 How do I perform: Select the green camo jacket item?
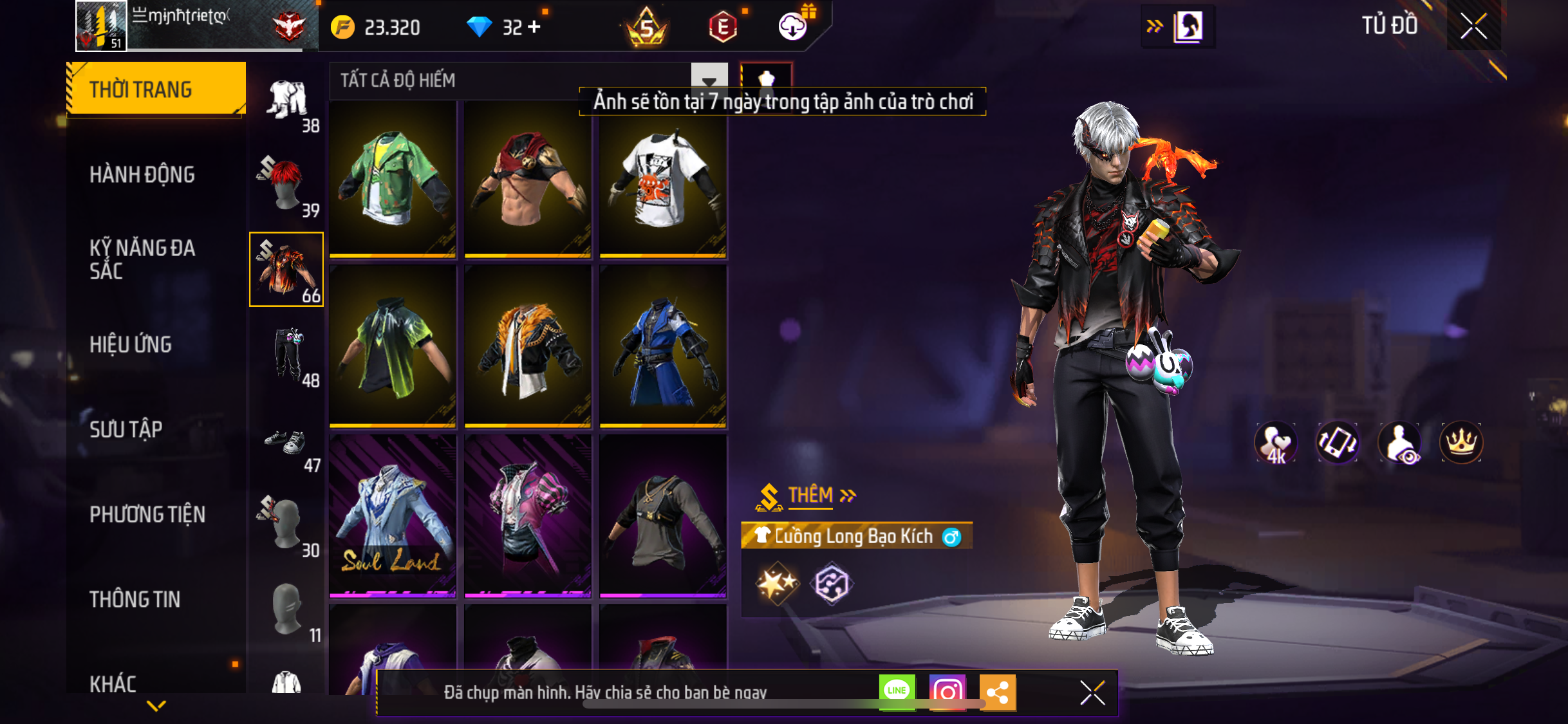393,180
